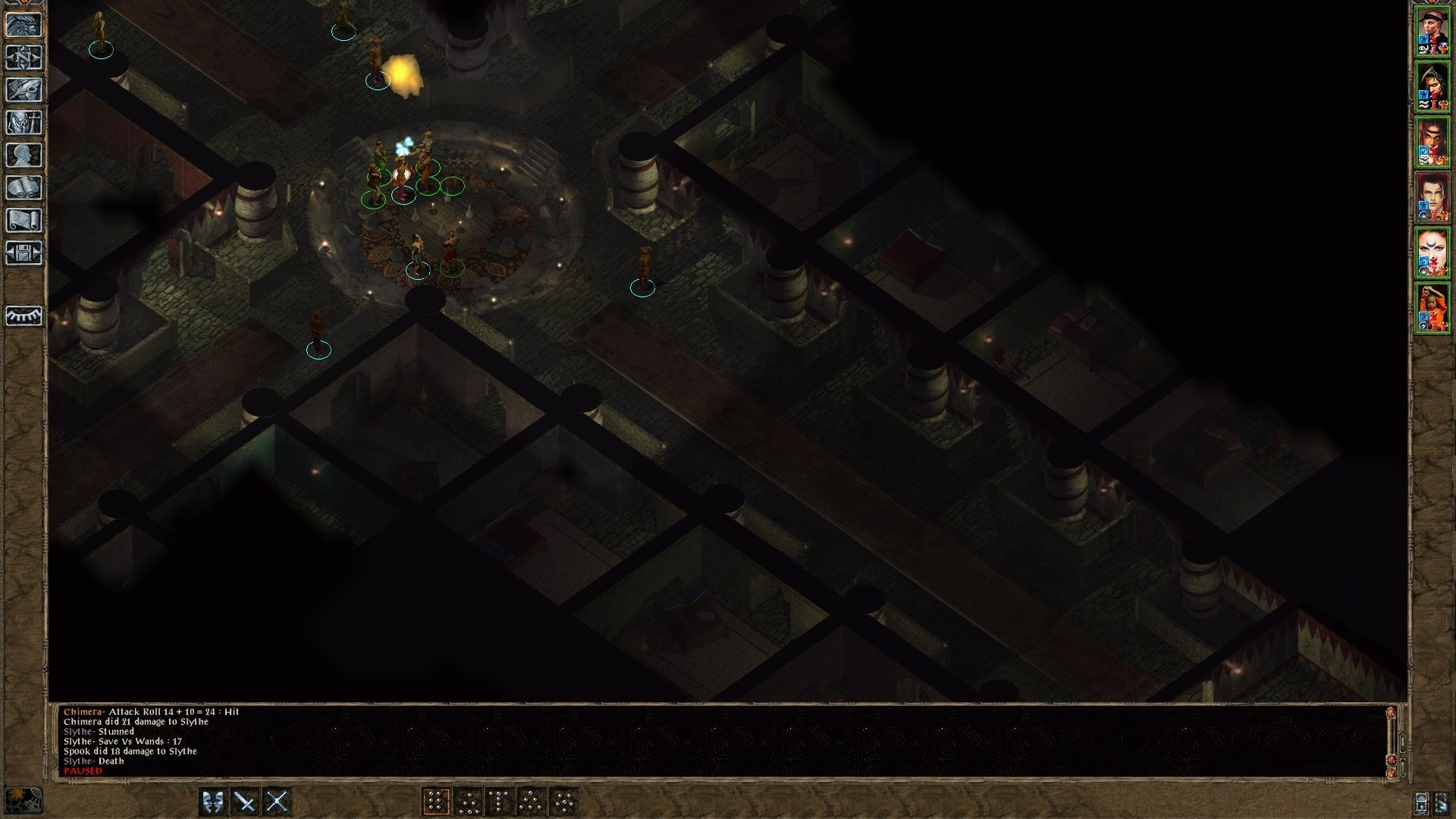This screenshot has width=1456, height=819.
Task: Open the options floppy disk icon
Action: [x=24, y=253]
